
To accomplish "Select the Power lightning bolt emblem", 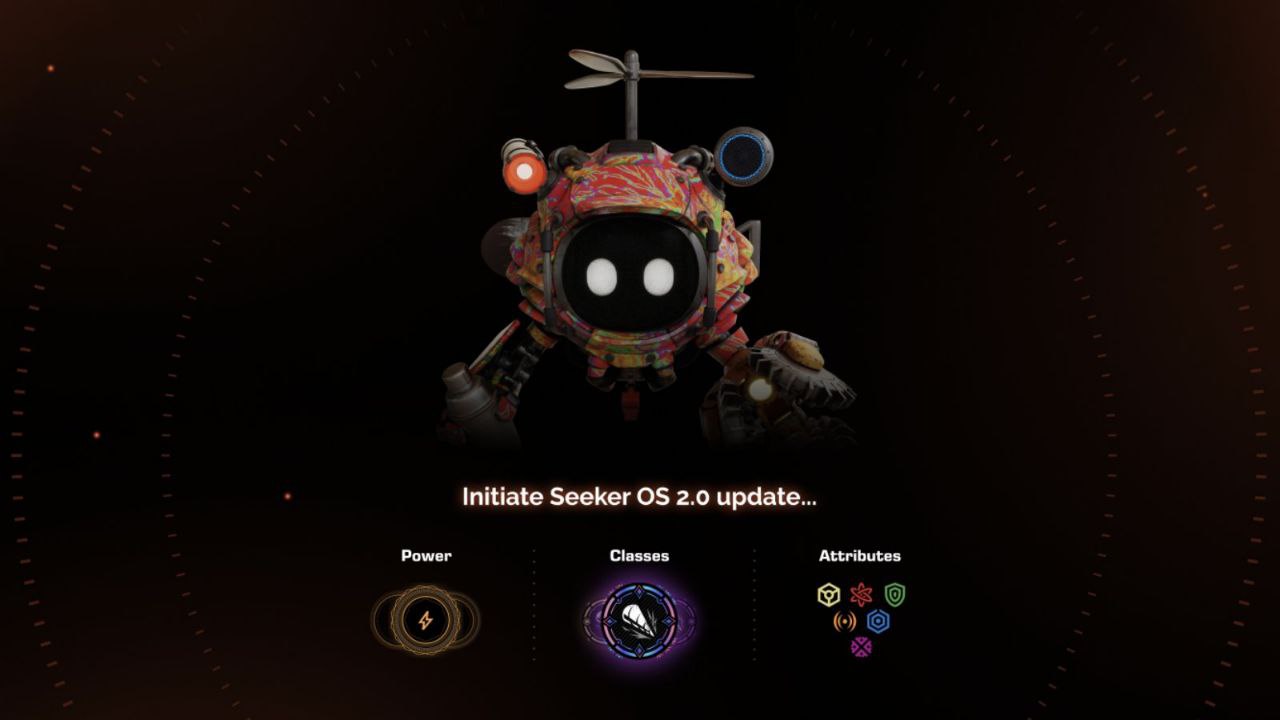I will [x=426, y=621].
